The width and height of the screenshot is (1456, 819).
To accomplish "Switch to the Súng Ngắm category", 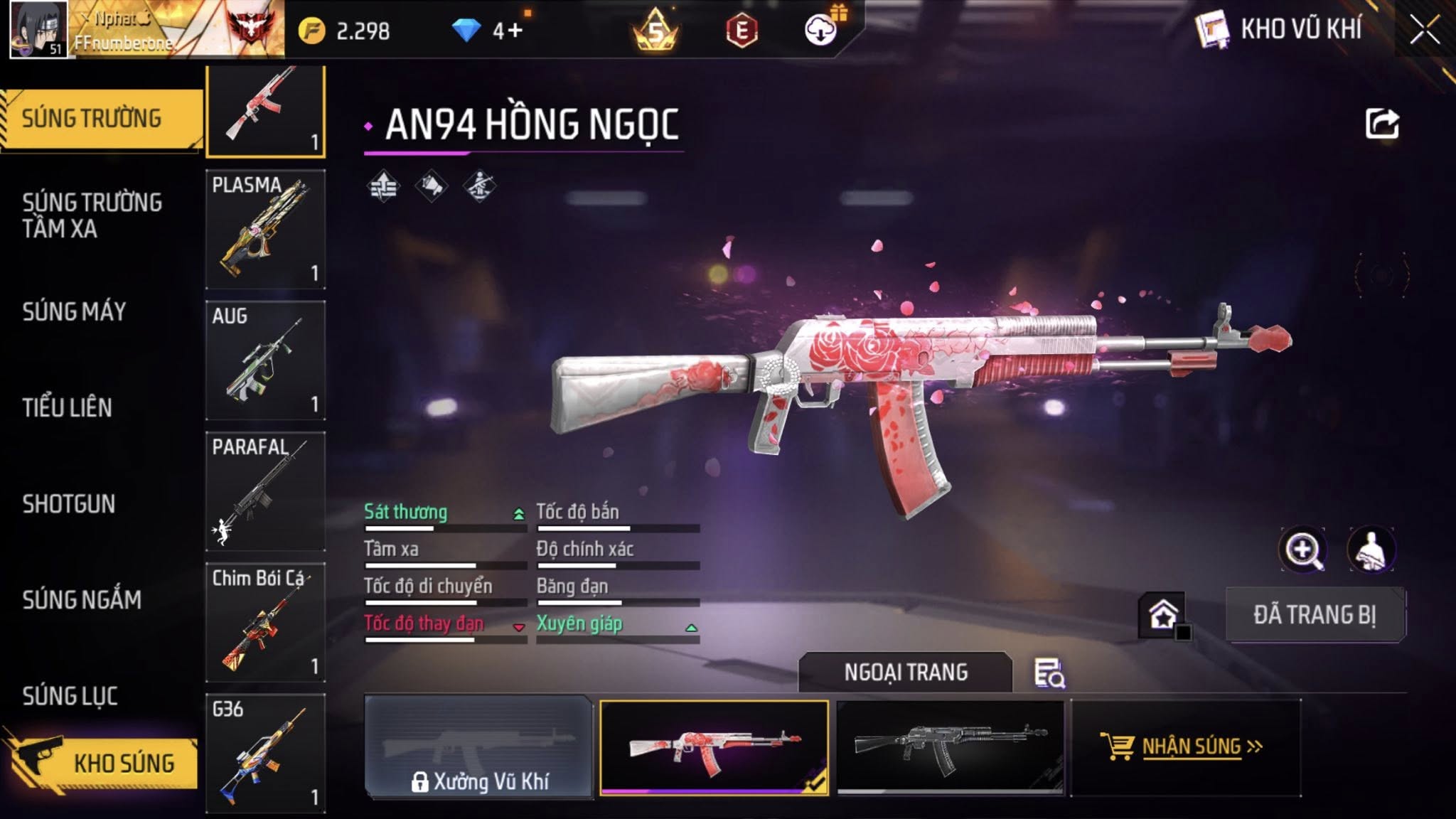I will point(82,600).
